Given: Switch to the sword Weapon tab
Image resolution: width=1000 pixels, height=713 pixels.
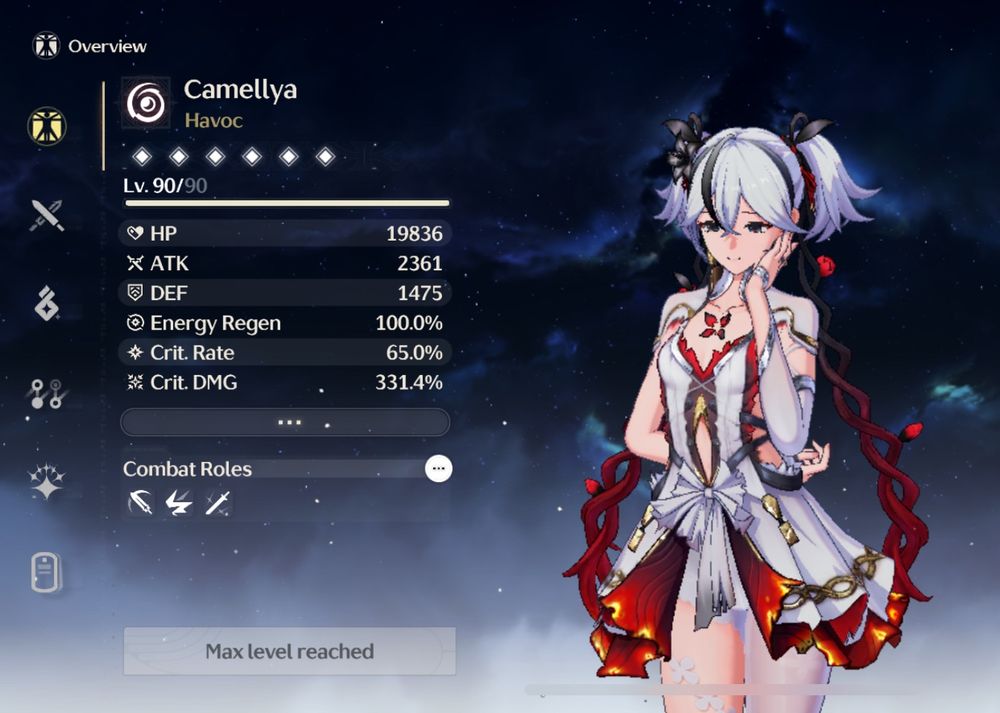Looking at the screenshot, I should [46, 214].
